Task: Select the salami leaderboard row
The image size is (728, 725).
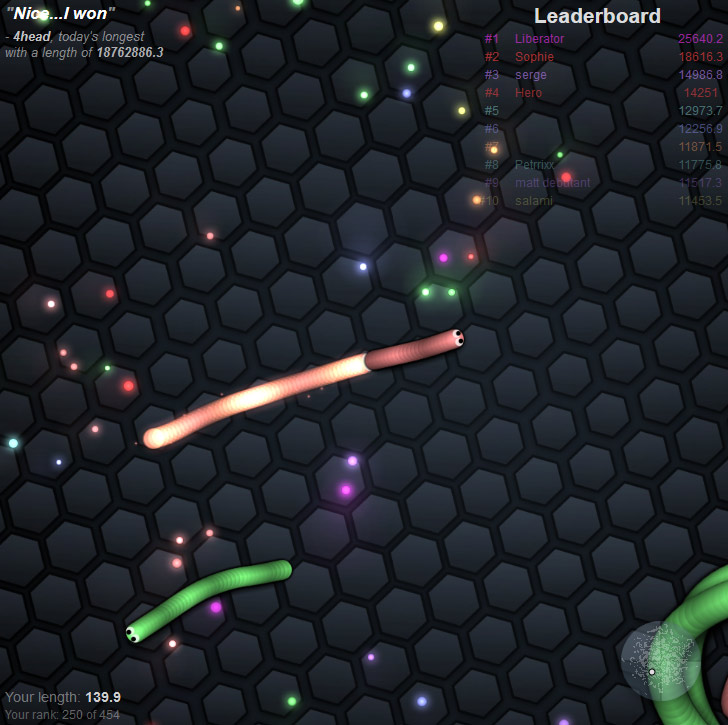Action: point(533,201)
